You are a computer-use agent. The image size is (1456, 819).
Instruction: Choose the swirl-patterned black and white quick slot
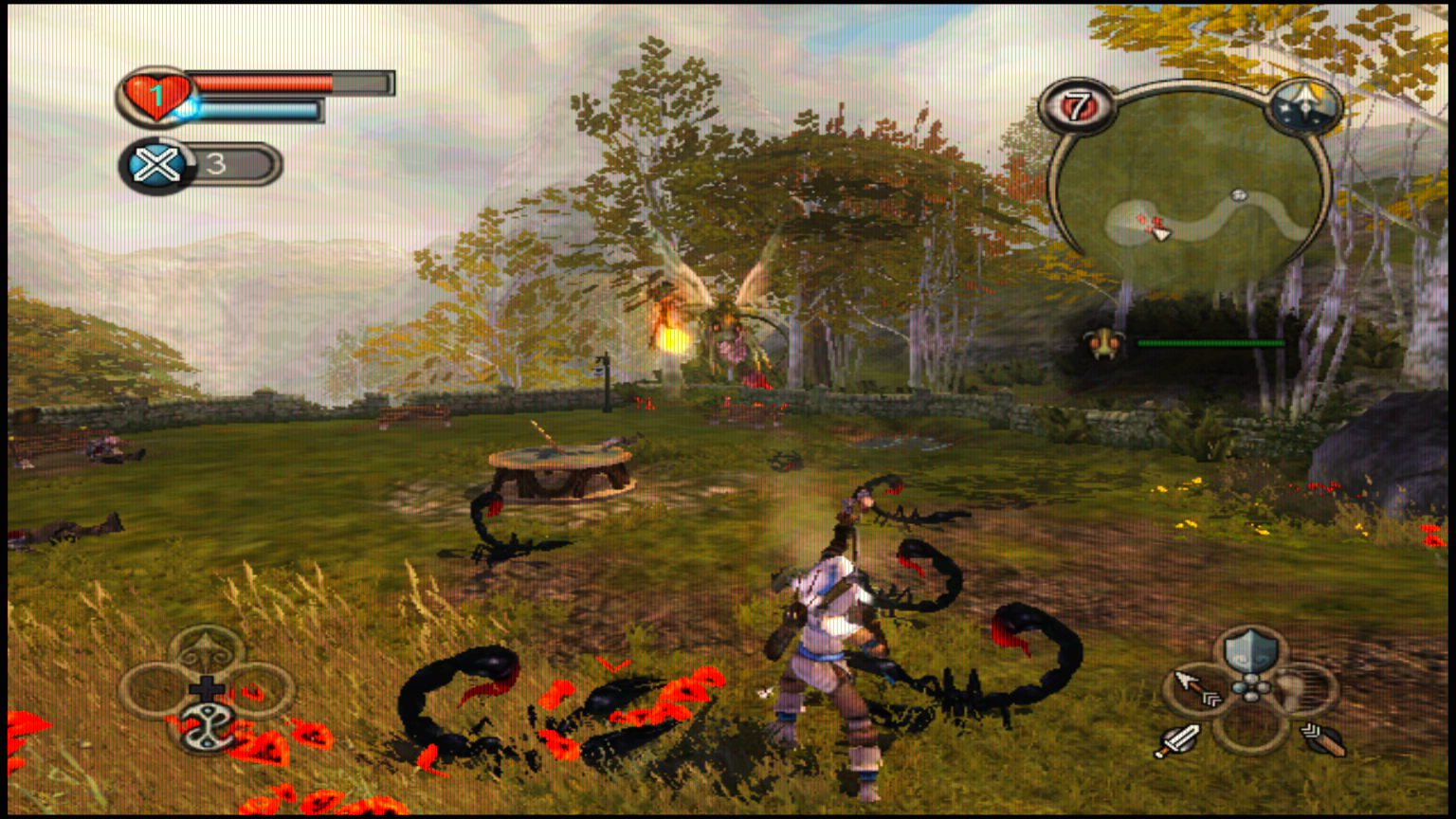click(207, 728)
